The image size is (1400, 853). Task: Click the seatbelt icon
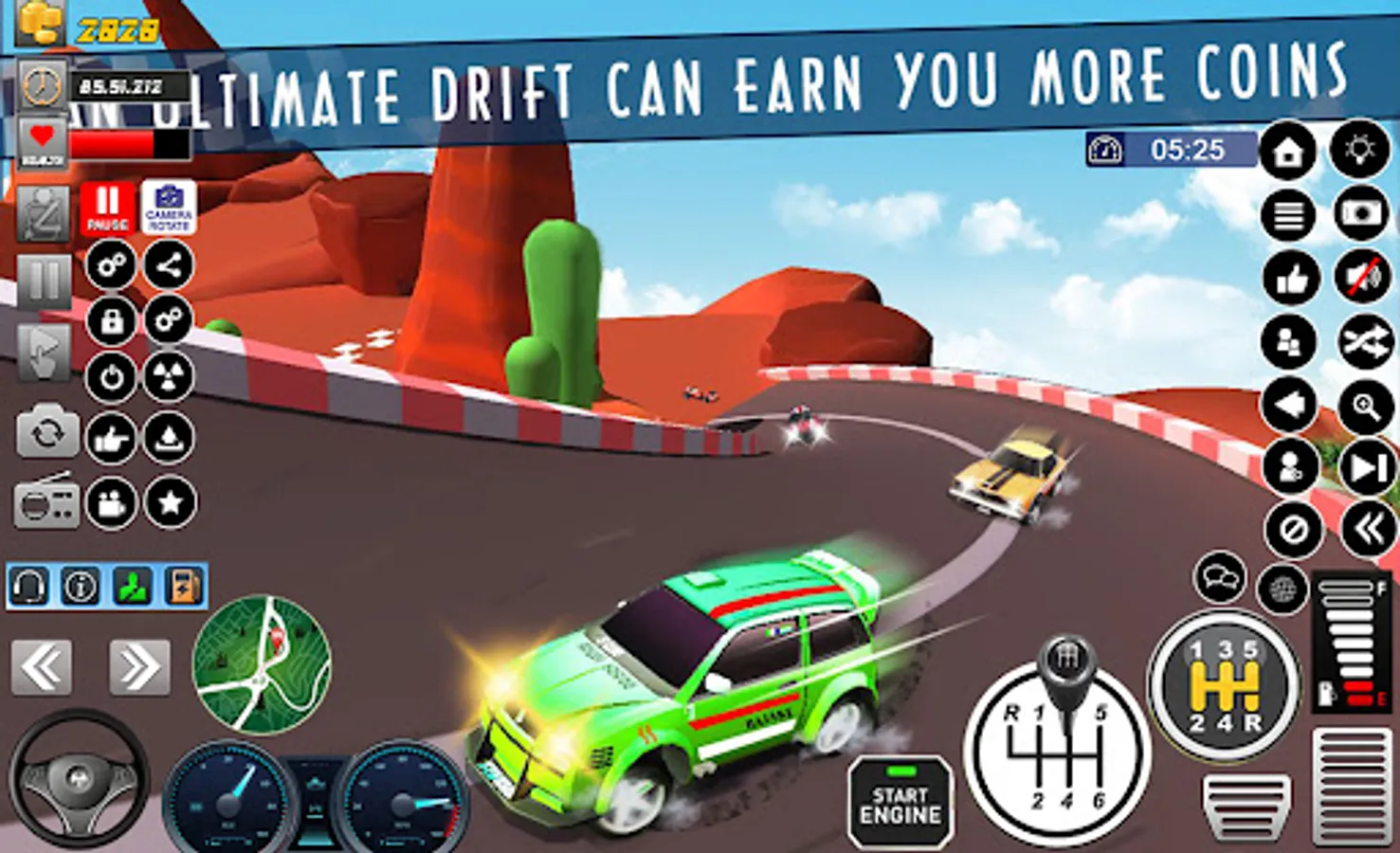pyautogui.click(x=44, y=213)
